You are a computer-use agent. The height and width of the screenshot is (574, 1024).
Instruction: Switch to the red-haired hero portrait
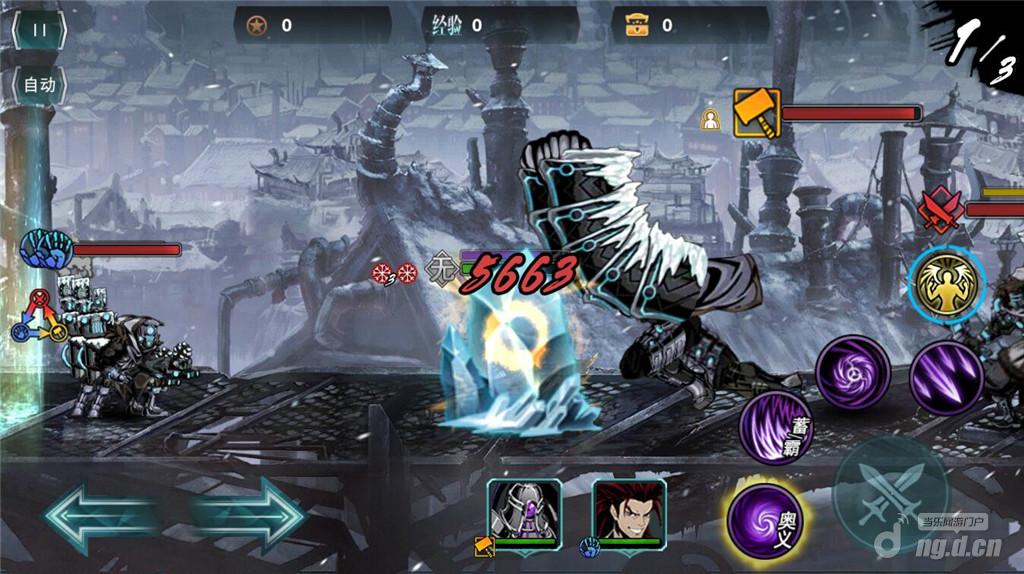[x=628, y=512]
